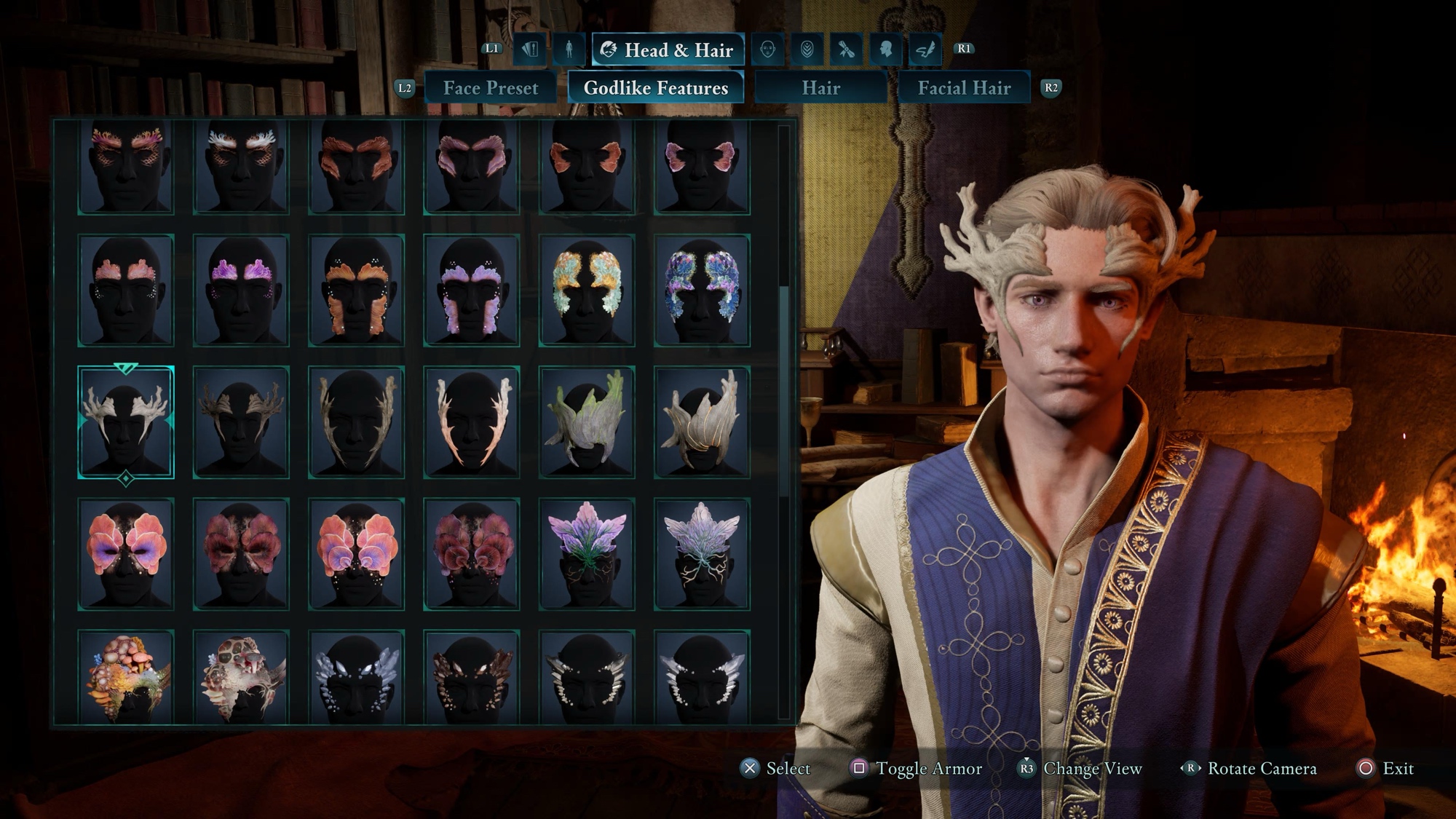
Task: Choose the green leafy crown godlike feature
Action: click(587, 422)
